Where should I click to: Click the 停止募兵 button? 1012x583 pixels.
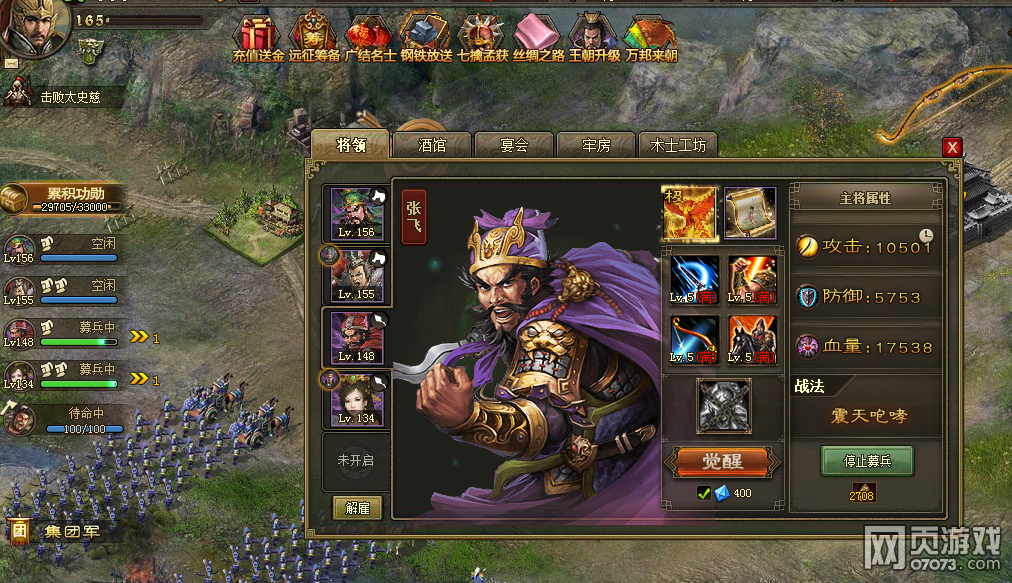[866, 462]
